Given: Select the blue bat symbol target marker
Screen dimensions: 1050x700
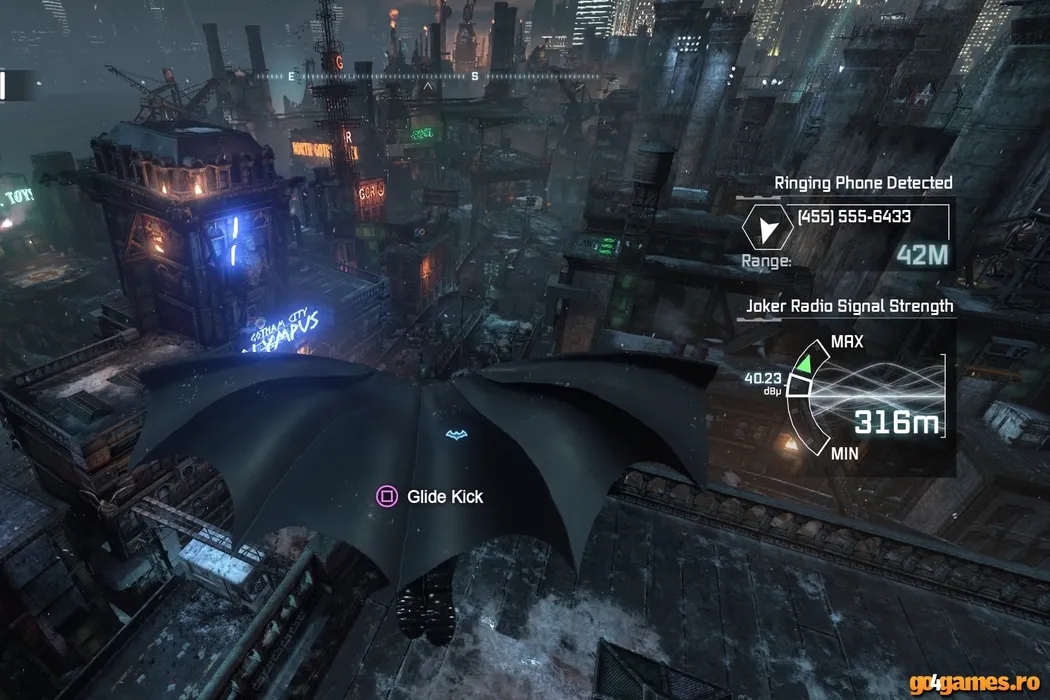Looking at the screenshot, I should pos(456,435).
